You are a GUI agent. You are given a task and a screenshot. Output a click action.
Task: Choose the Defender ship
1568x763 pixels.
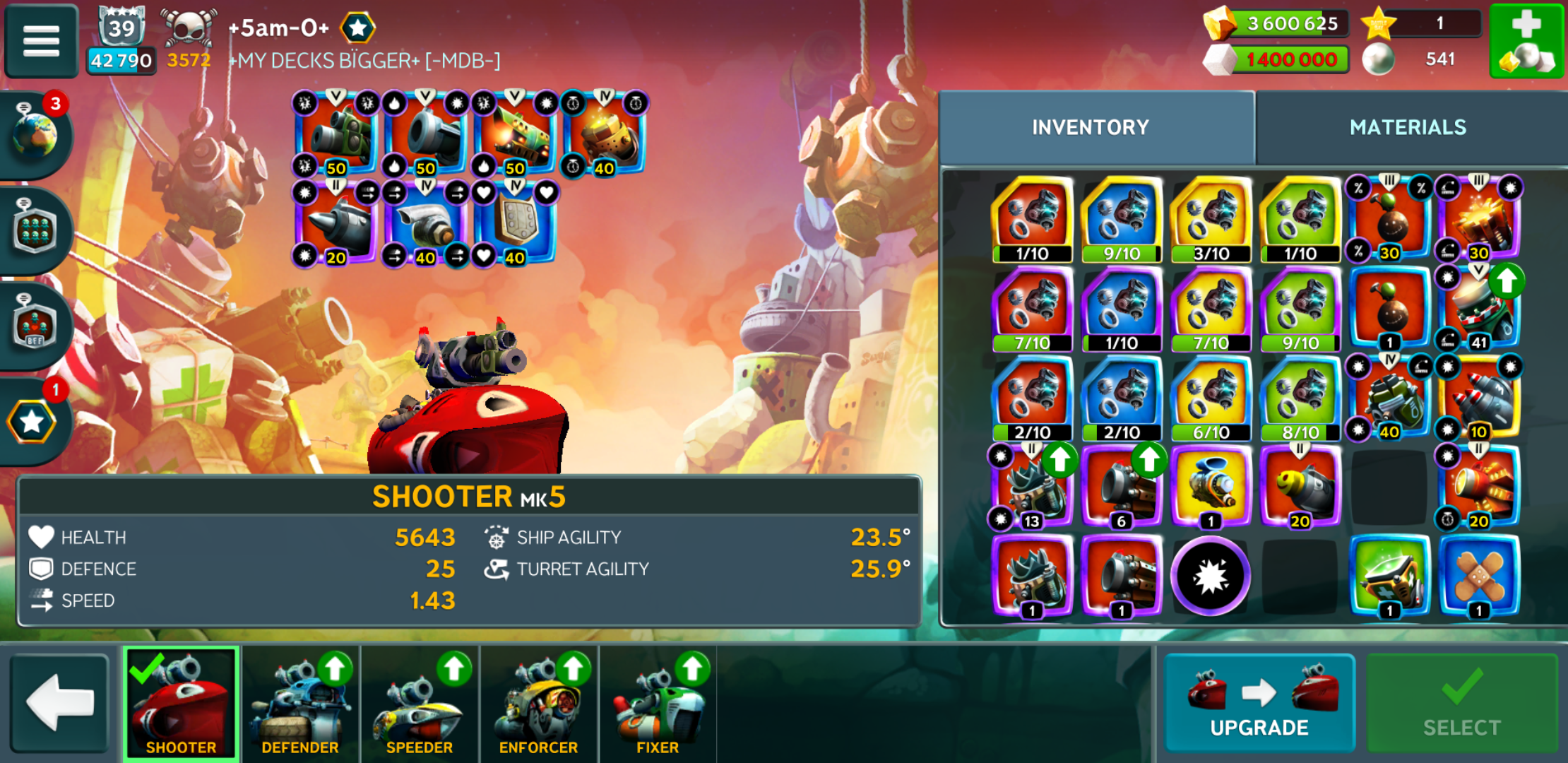tap(300, 703)
